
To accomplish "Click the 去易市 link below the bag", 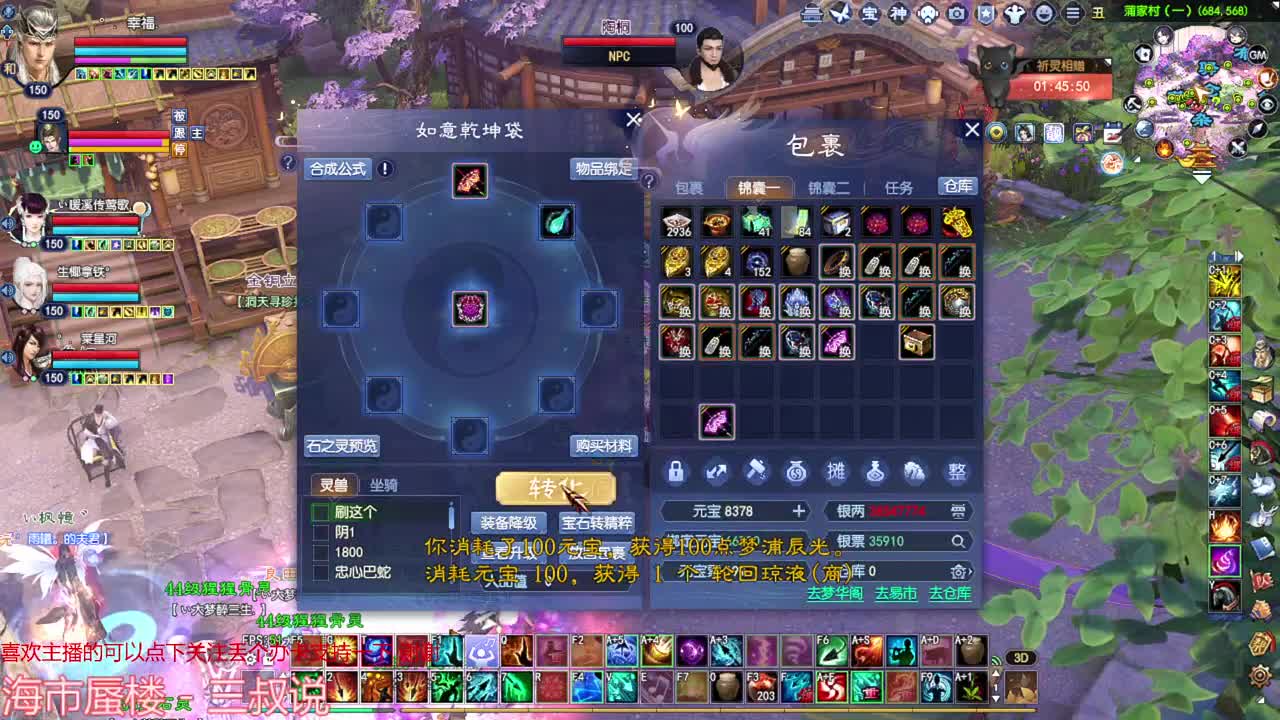I will point(895,594).
